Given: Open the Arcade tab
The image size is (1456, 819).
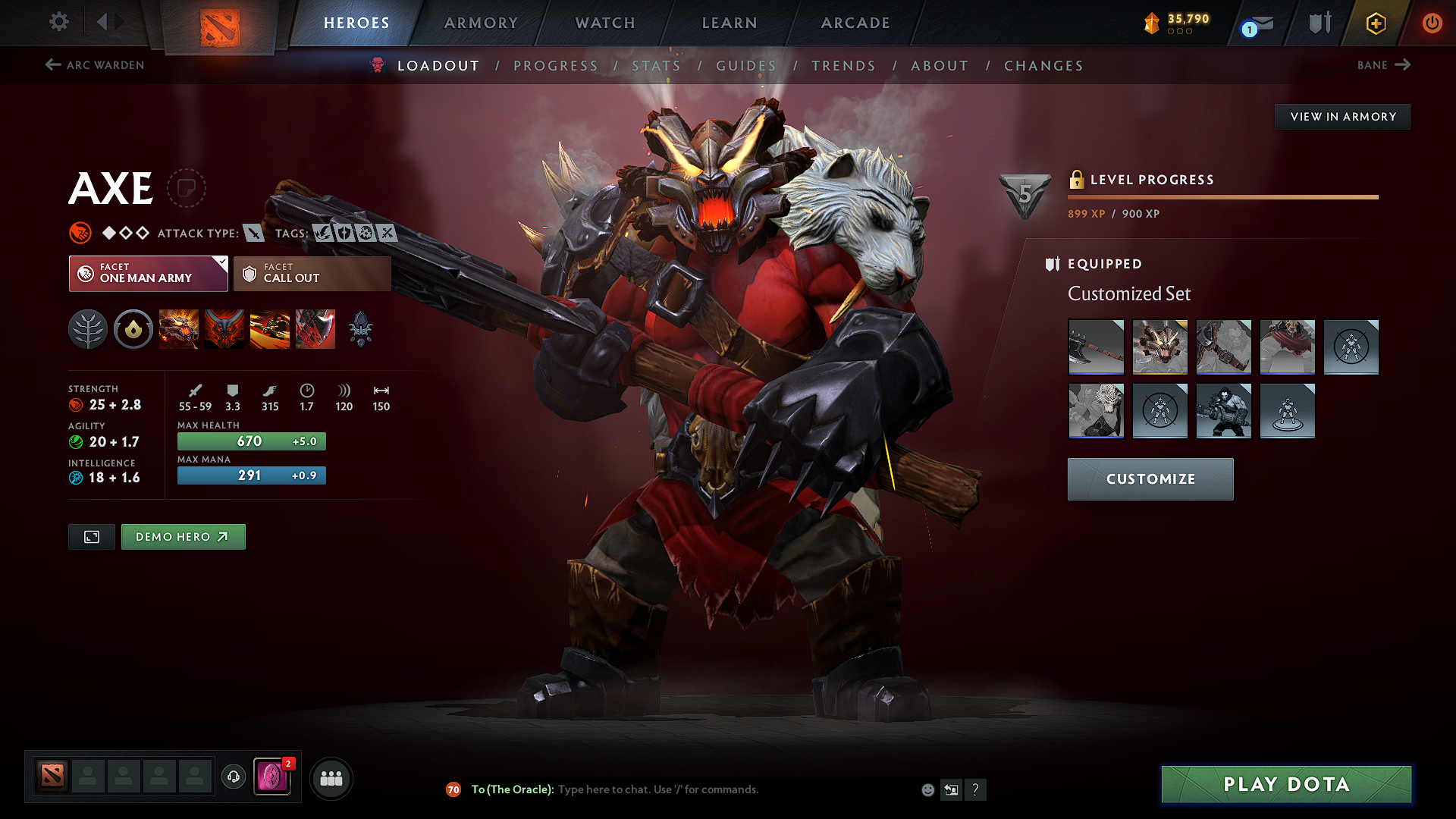Looking at the screenshot, I should click(855, 23).
